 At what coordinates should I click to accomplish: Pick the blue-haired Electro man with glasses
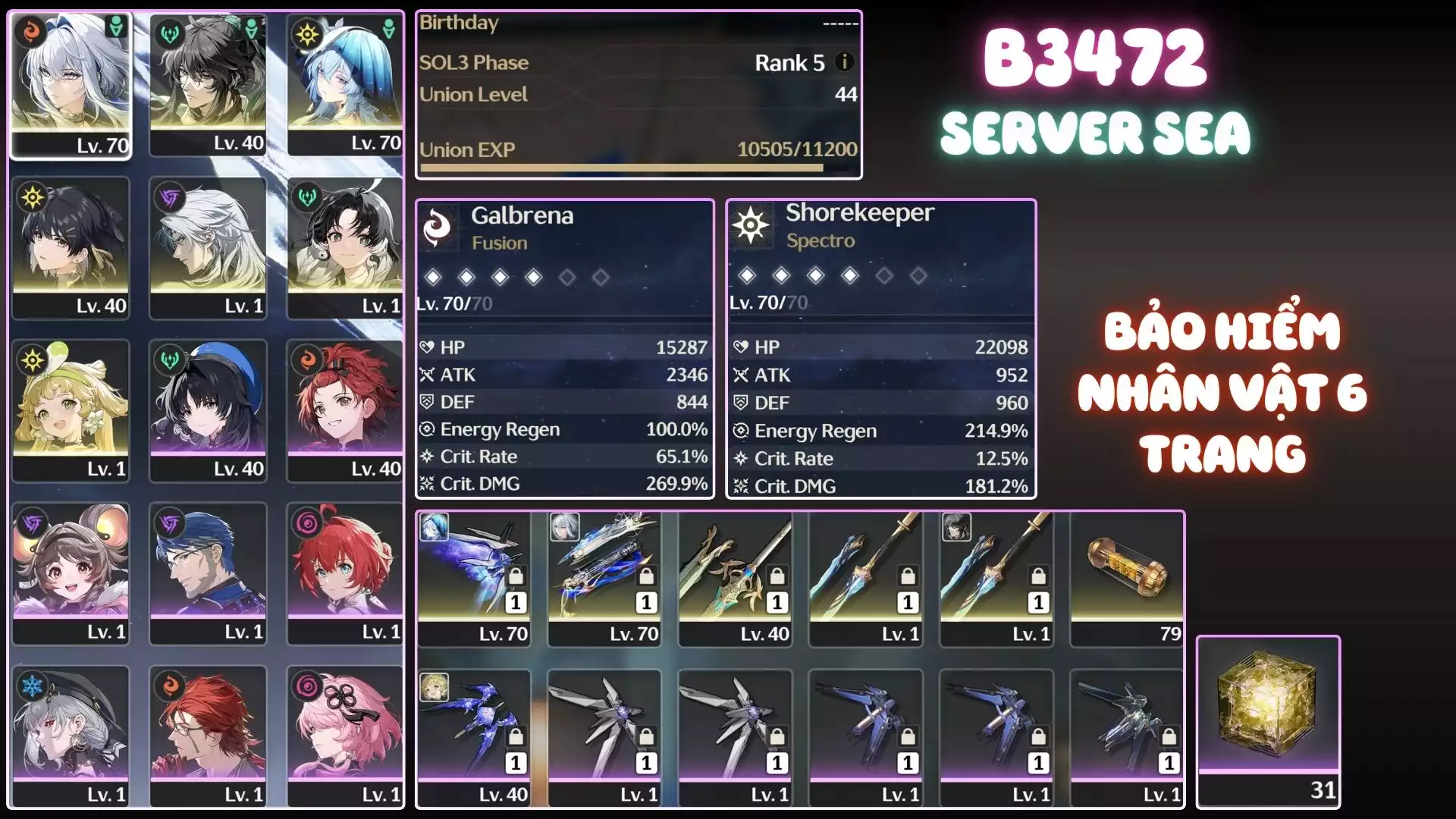click(x=208, y=573)
